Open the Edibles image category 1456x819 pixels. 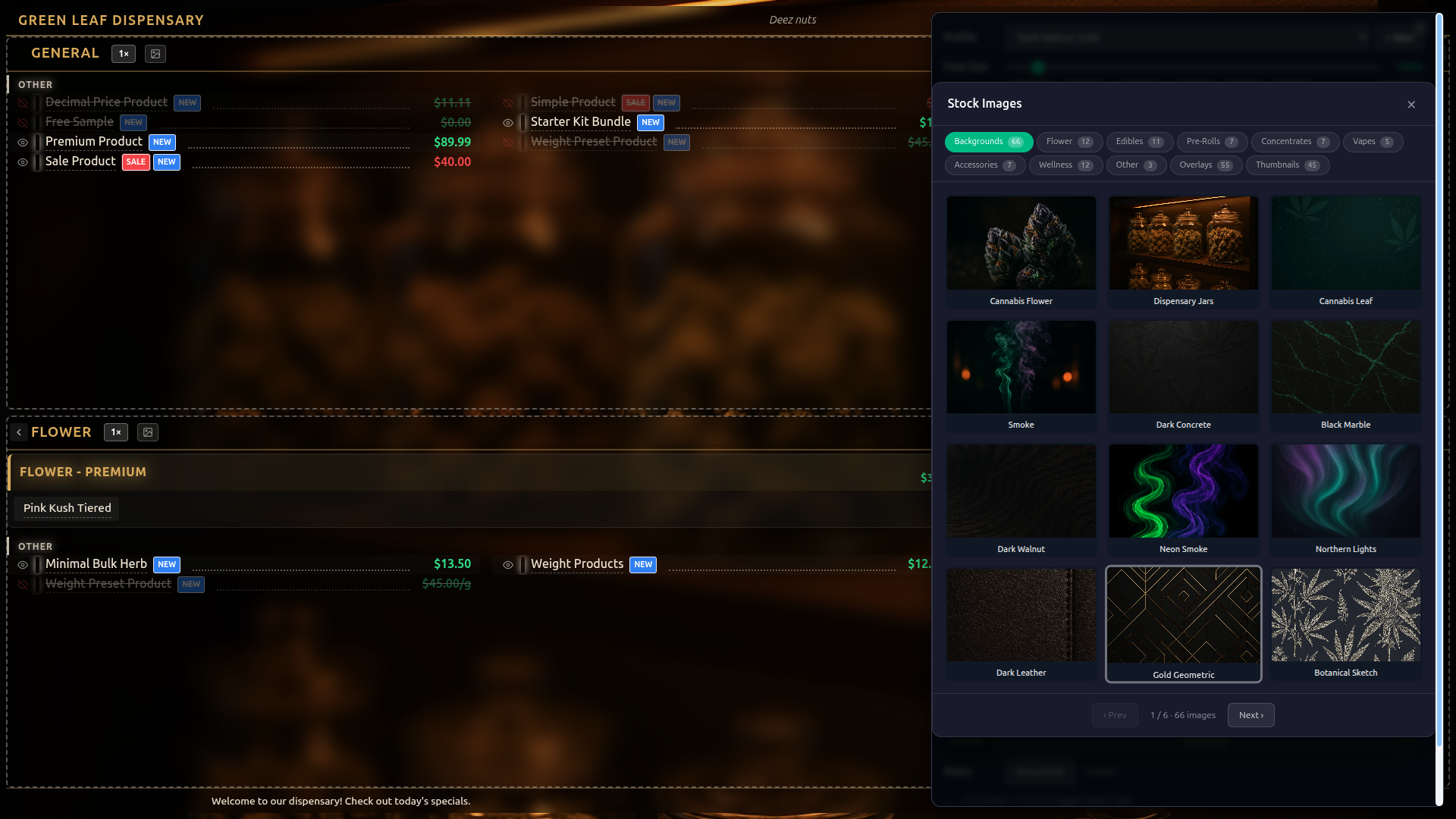click(x=1139, y=142)
